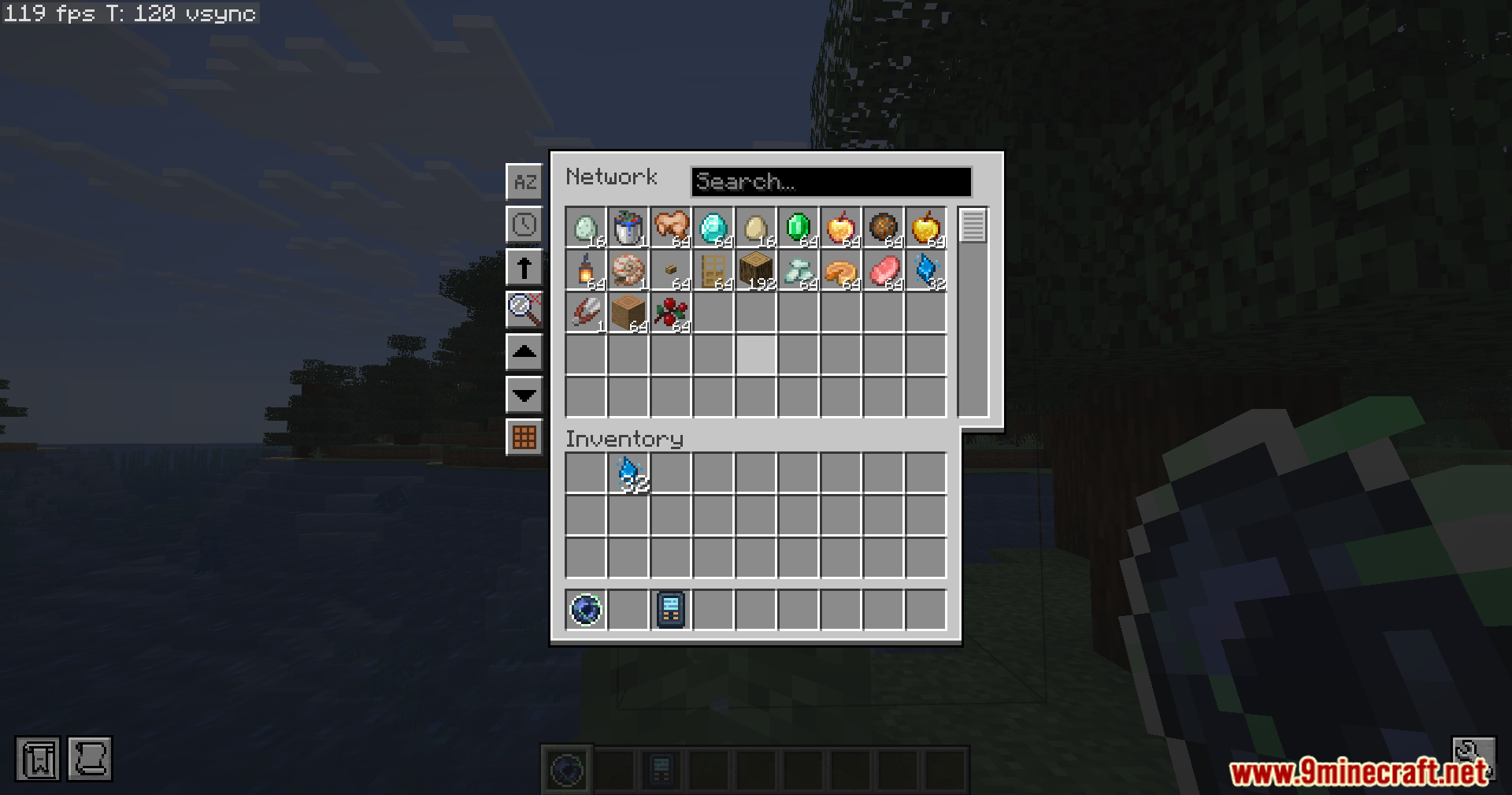1512x795 pixels.
Task: Click the bookmark icon at bottom left
Action: [x=35, y=759]
